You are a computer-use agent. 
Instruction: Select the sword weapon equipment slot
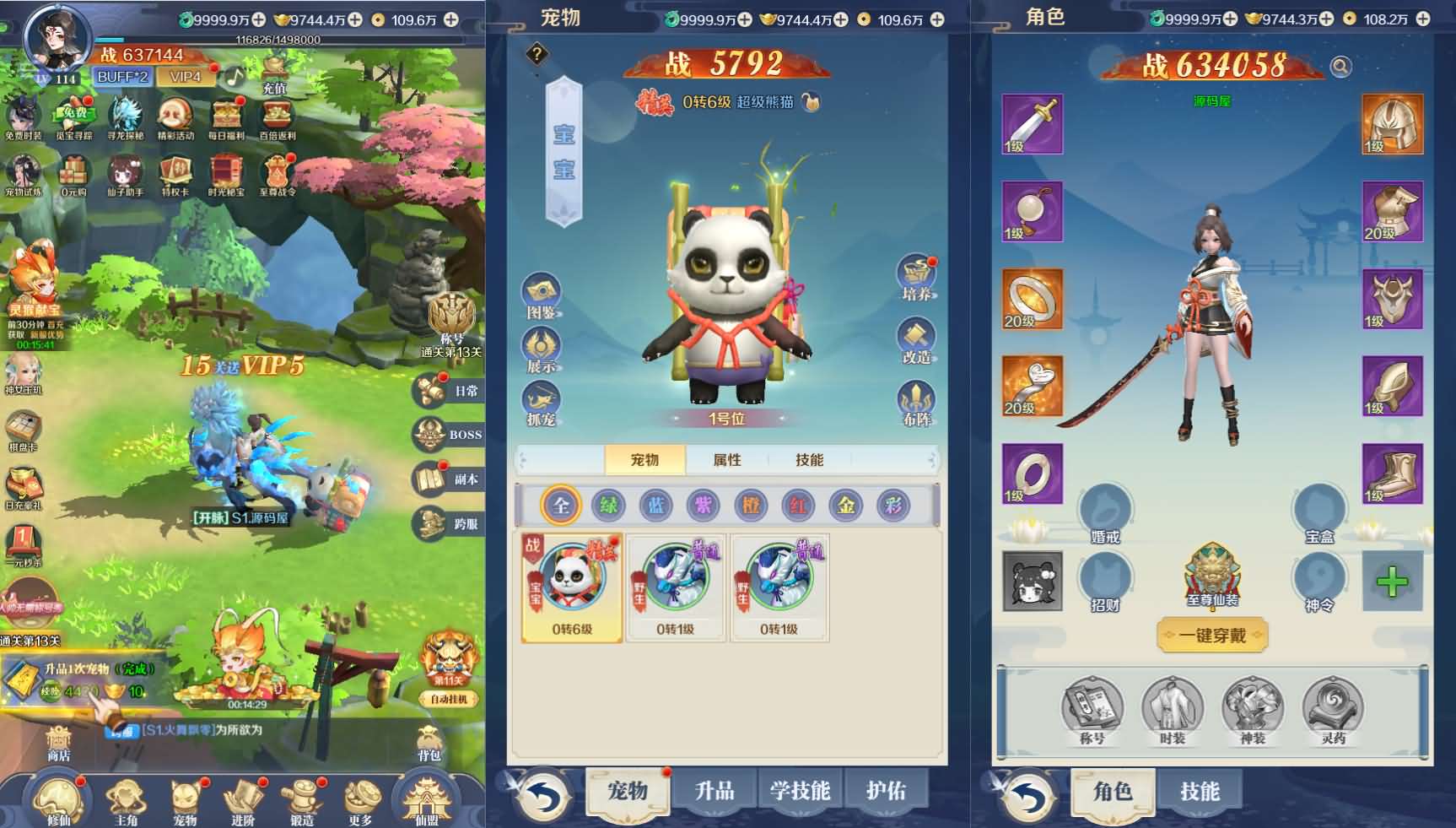[1032, 124]
